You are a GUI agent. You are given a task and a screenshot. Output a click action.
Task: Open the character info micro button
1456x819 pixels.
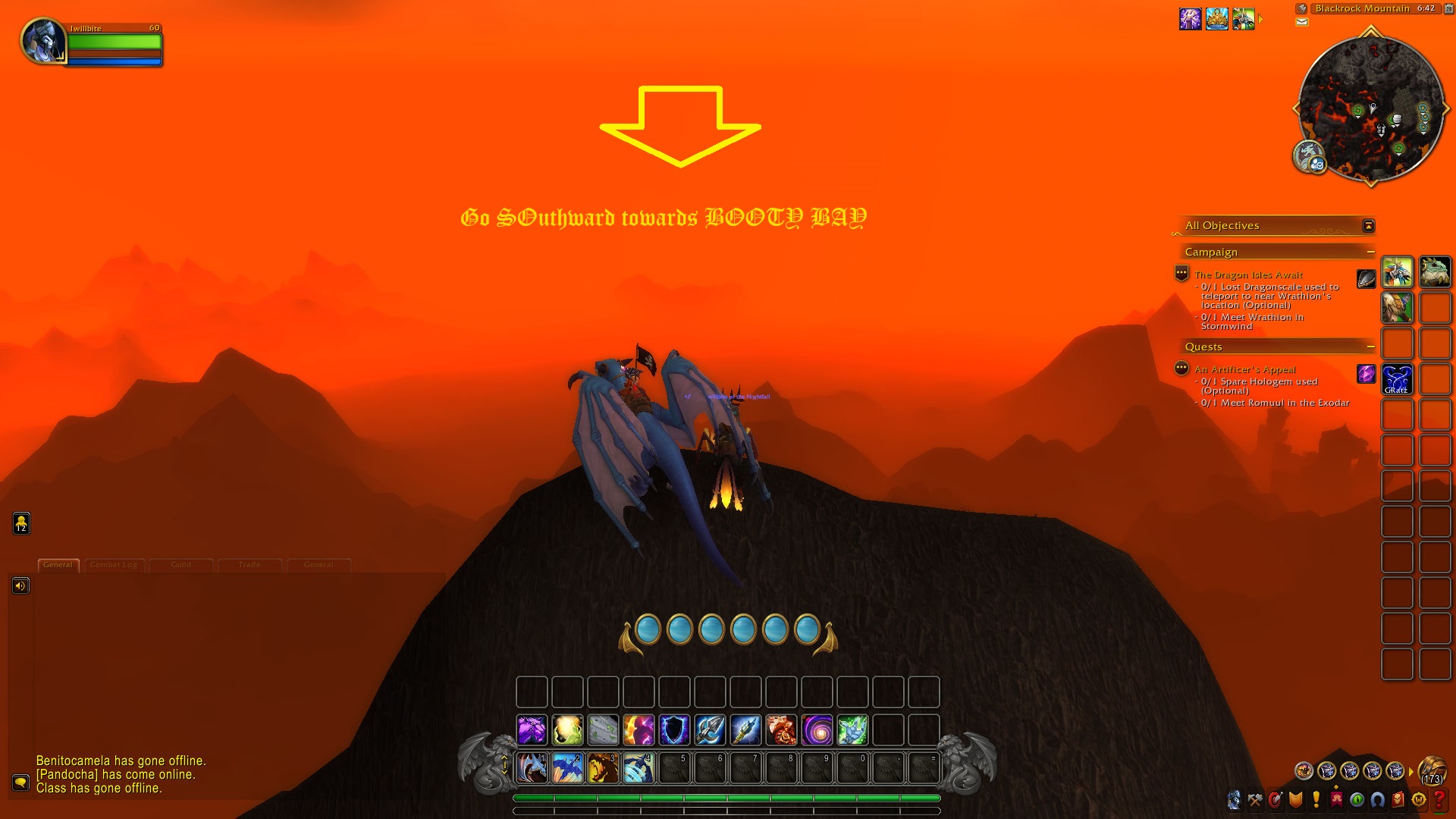coord(1235,800)
